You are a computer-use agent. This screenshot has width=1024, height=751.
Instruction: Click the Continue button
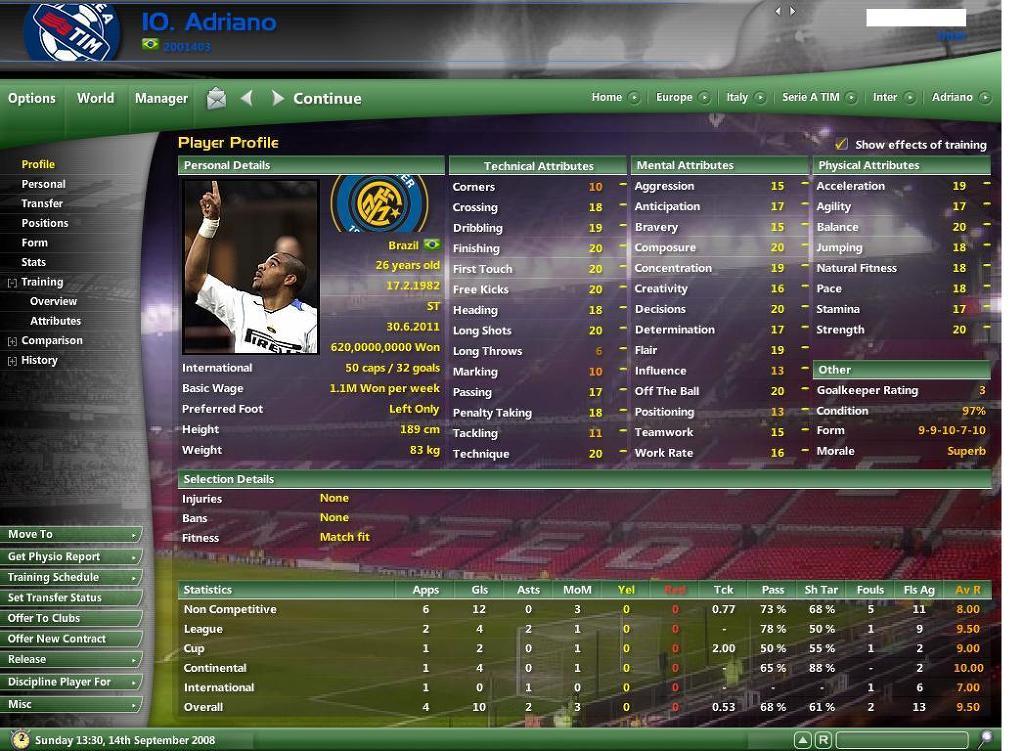click(x=326, y=98)
